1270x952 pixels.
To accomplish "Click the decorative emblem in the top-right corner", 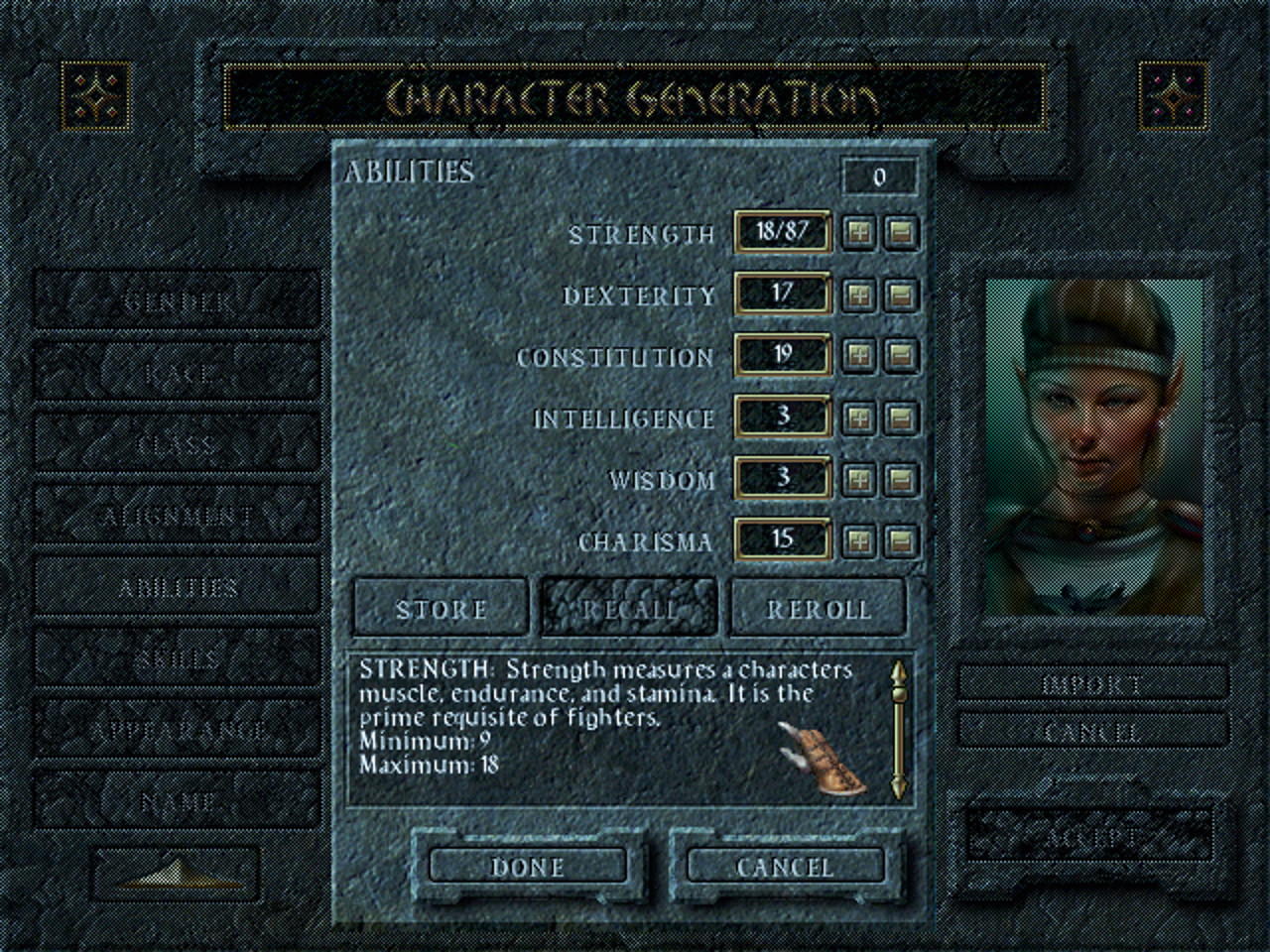I will (x=1175, y=96).
